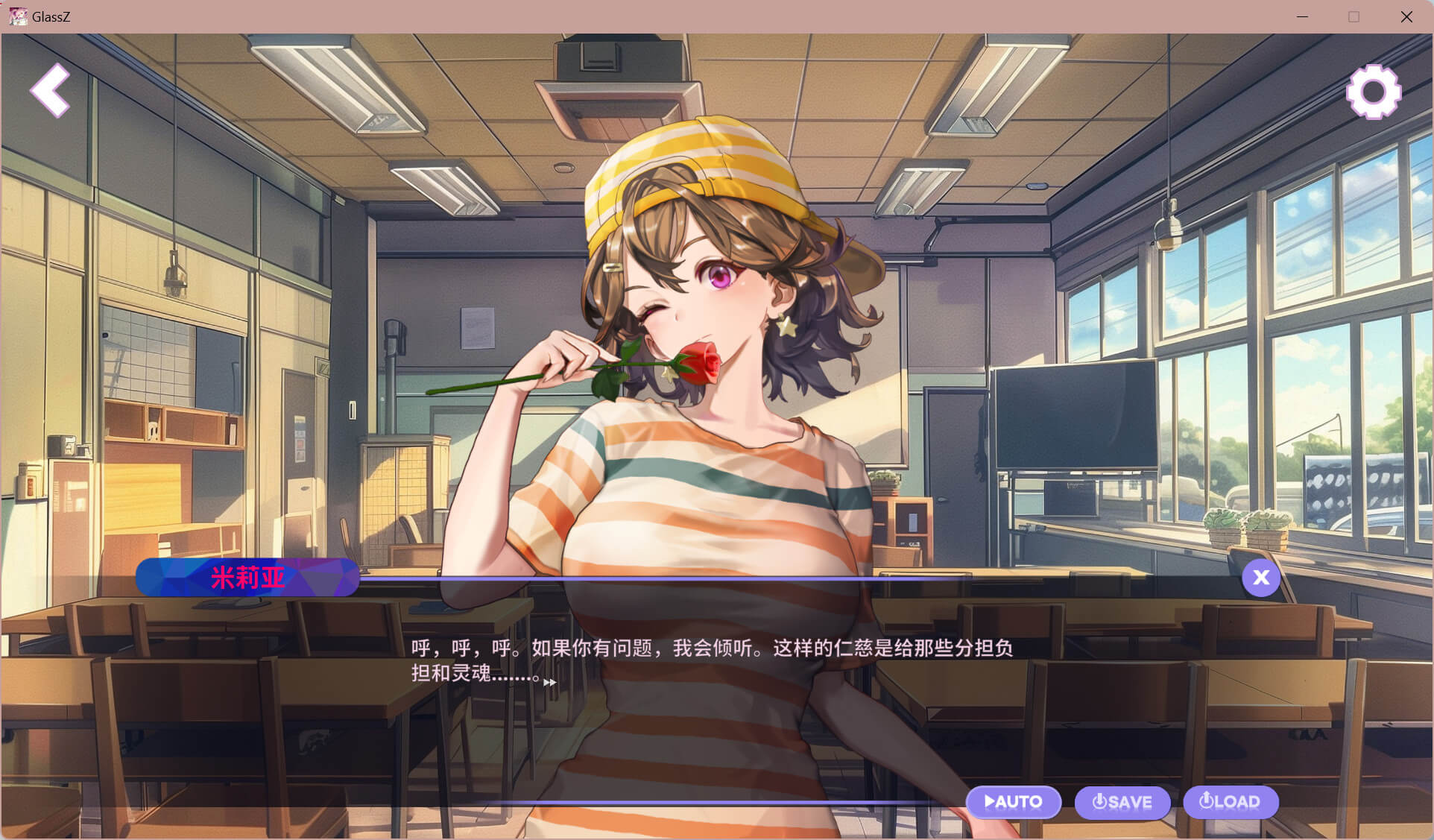Screen dimensions: 1434x840
Task: Minimize the GlassZ window
Action: click(x=1302, y=16)
